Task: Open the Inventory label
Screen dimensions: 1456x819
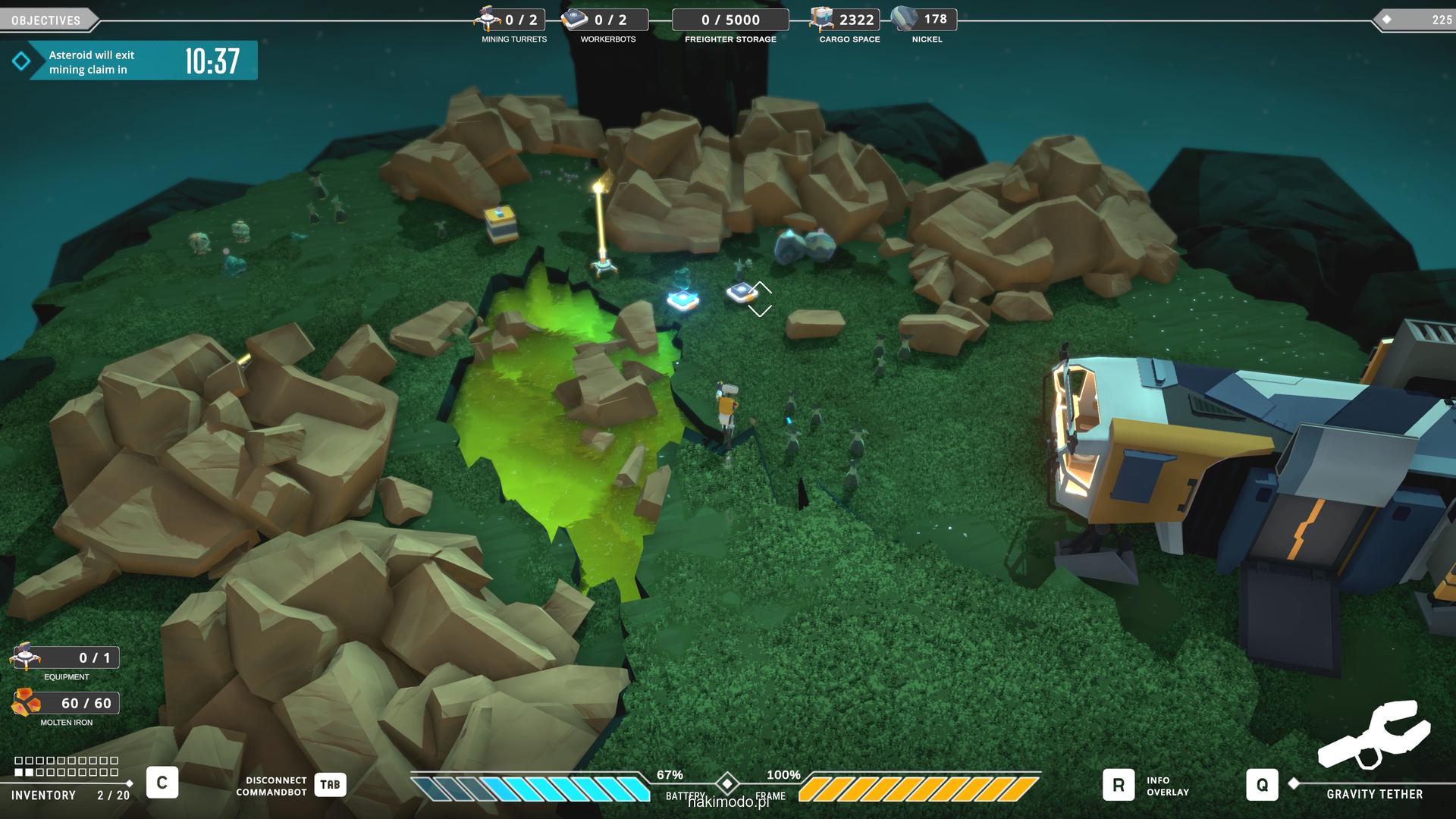Action: (x=43, y=795)
